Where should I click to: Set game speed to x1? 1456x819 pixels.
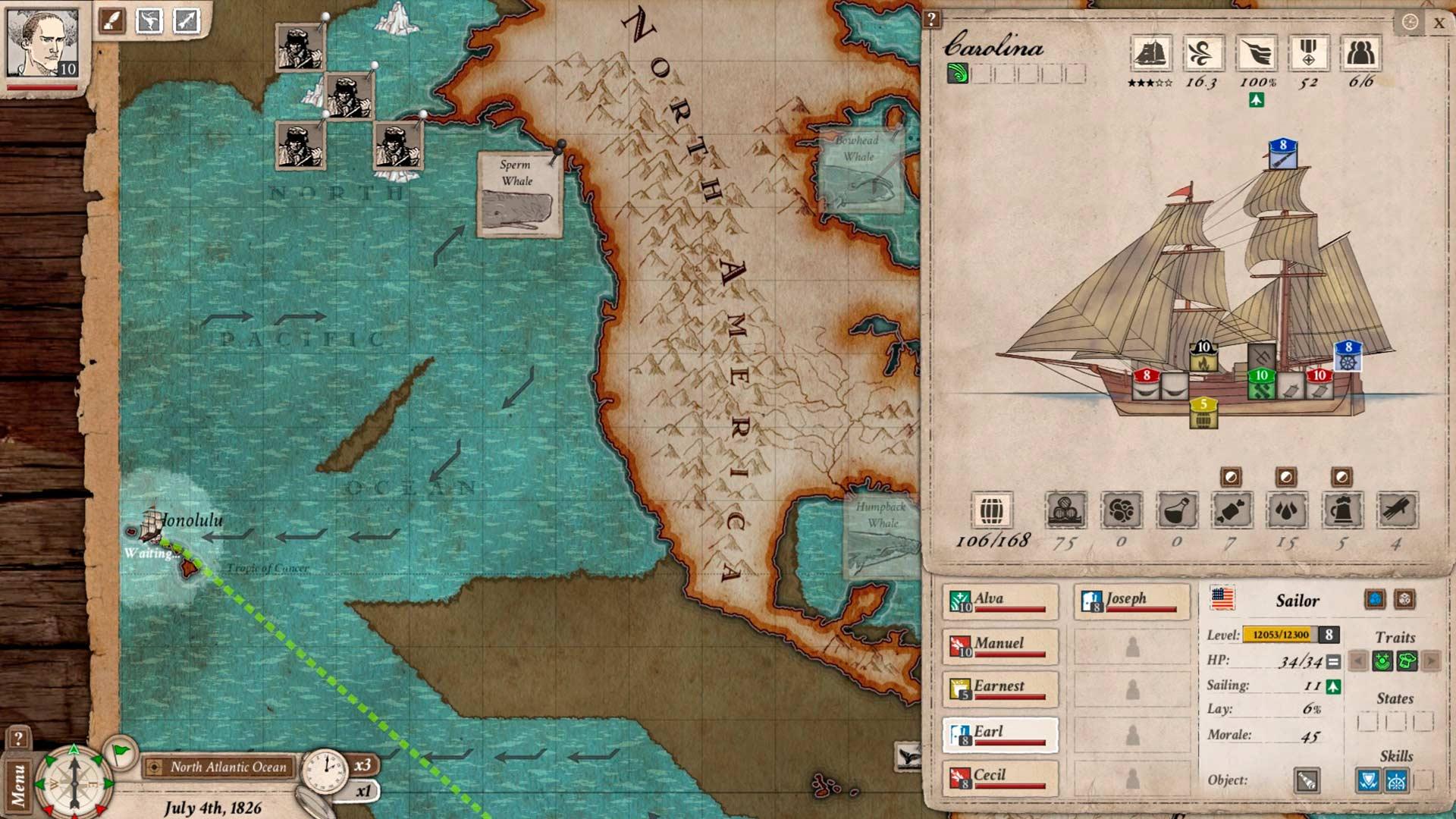[x=364, y=791]
